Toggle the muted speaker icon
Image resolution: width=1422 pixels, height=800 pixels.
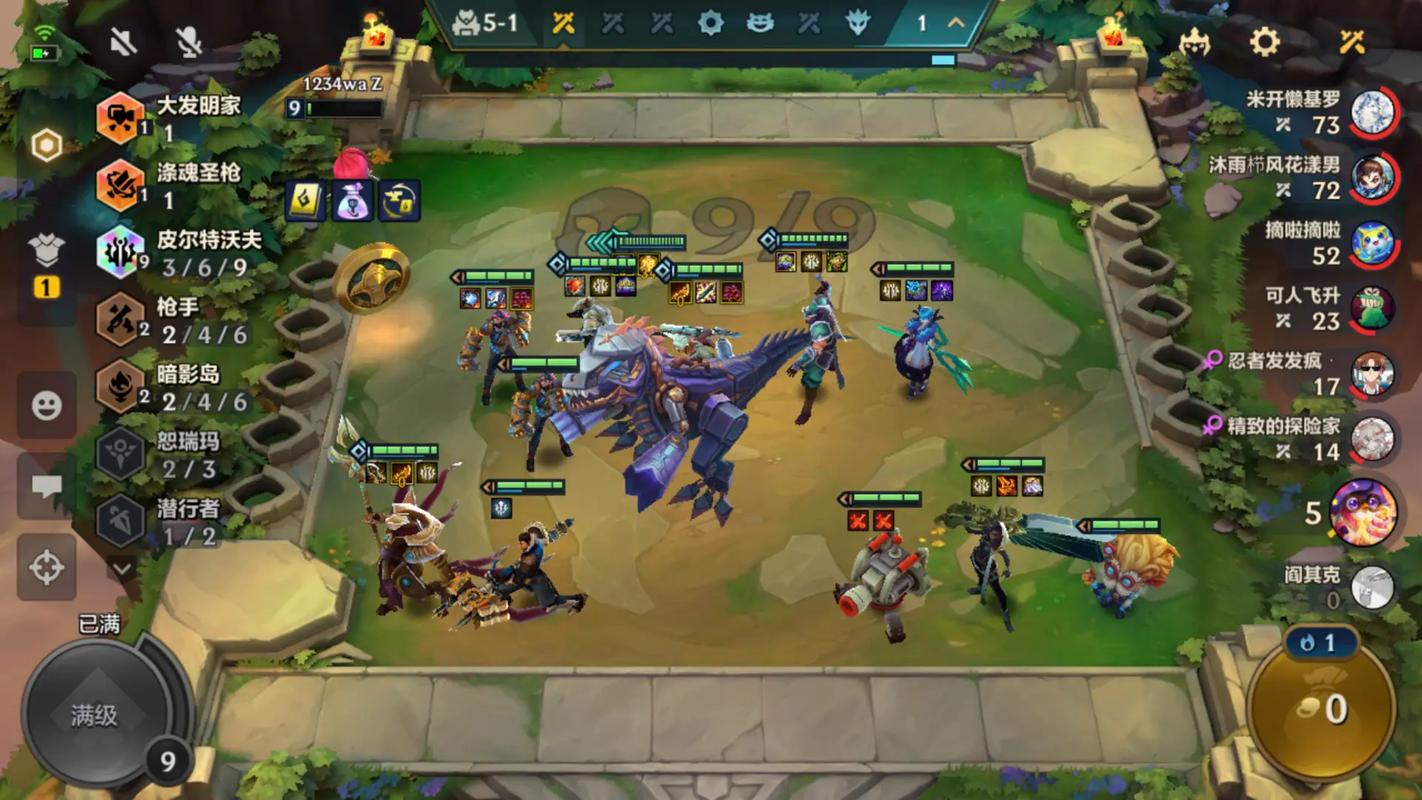(124, 41)
